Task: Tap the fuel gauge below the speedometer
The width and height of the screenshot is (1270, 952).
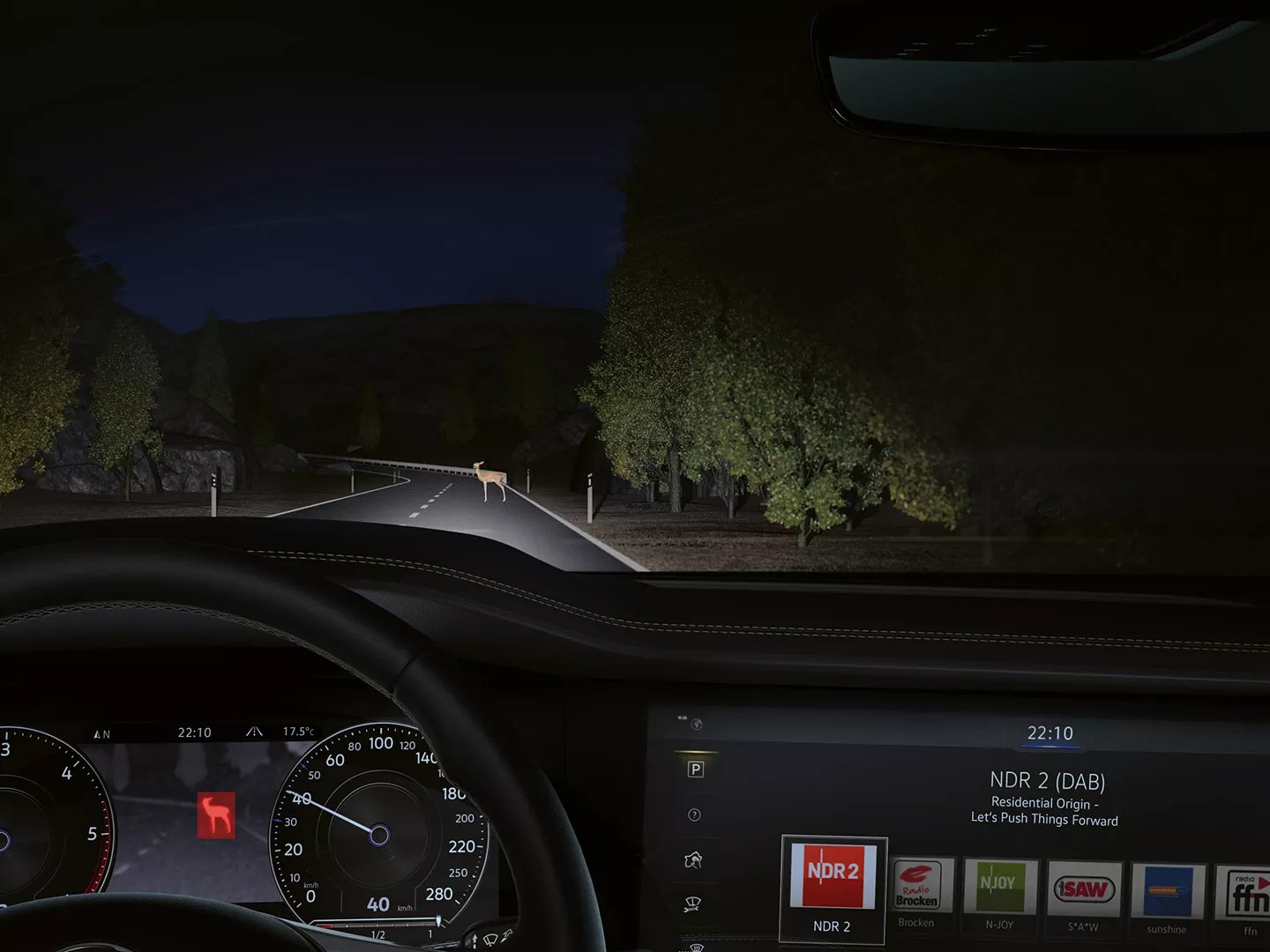Action: (378, 926)
